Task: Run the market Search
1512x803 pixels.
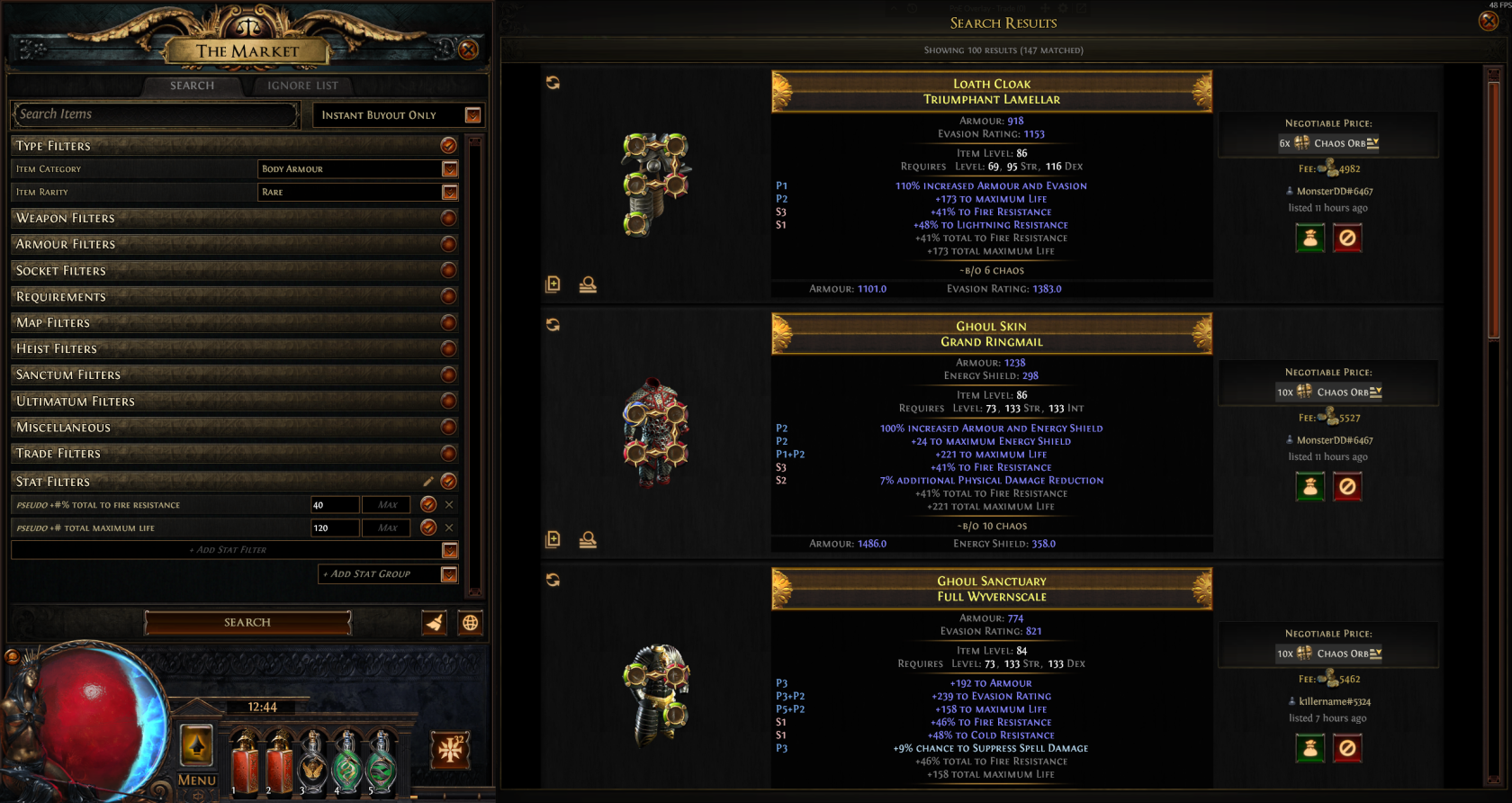Action: (x=247, y=622)
